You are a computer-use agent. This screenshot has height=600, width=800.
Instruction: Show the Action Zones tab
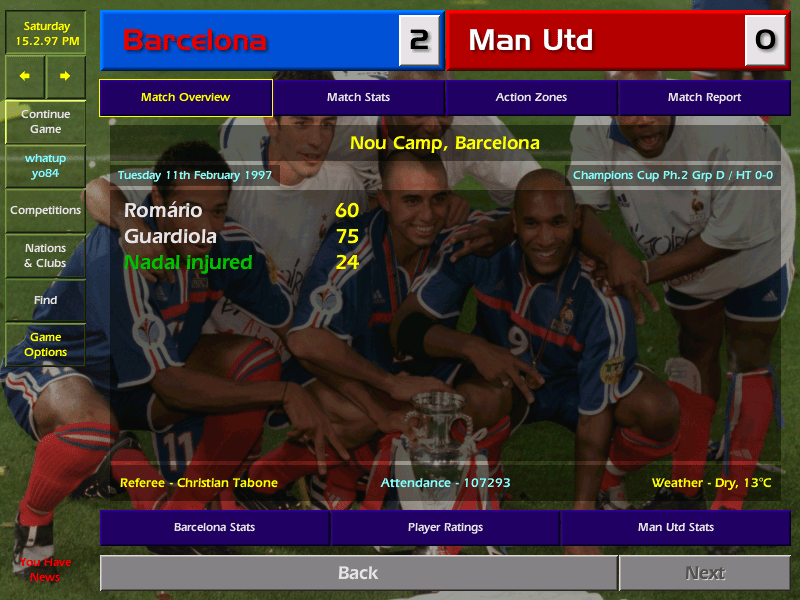point(531,98)
